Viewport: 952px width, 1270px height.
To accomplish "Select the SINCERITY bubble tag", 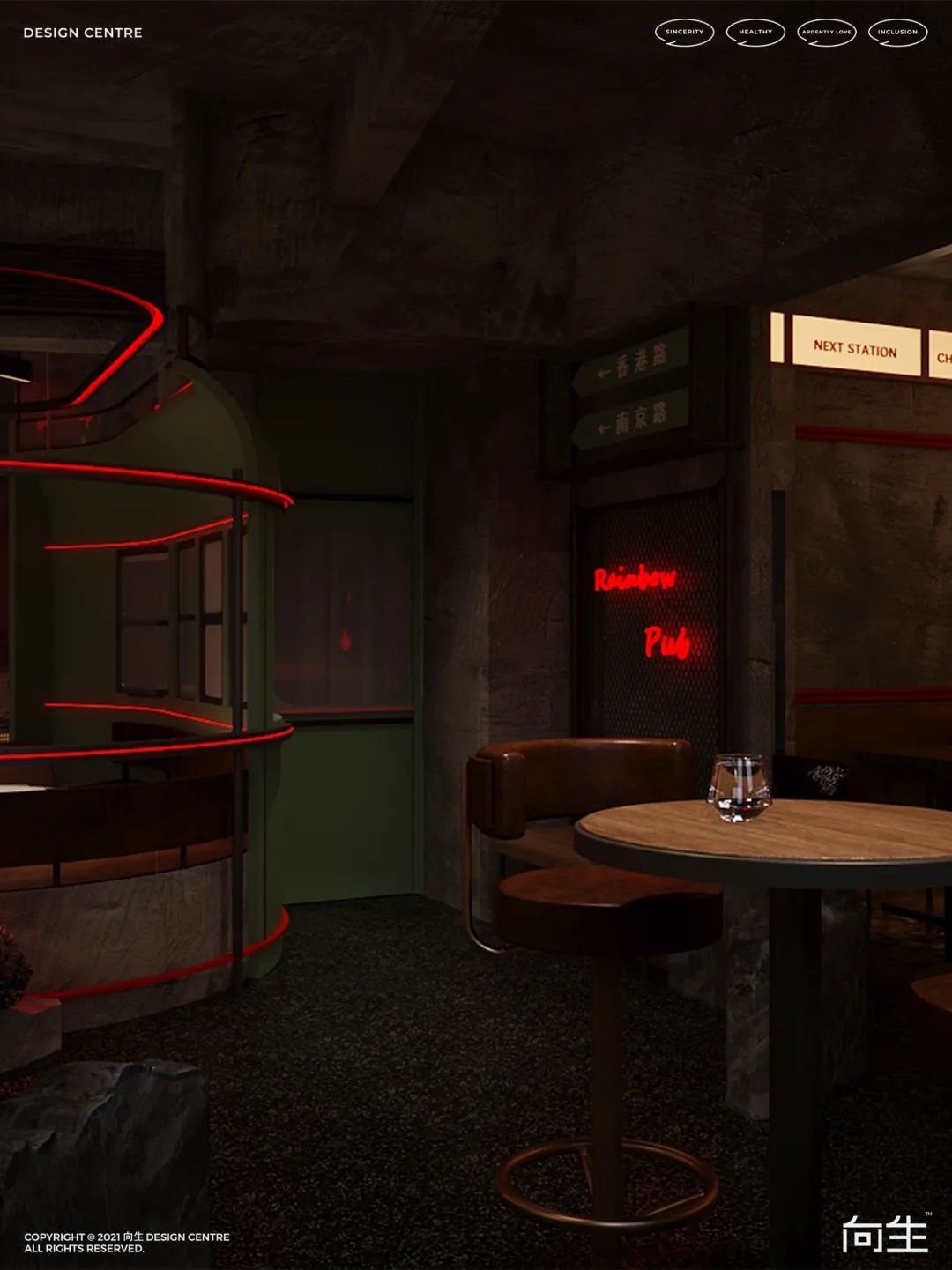I will [x=684, y=32].
